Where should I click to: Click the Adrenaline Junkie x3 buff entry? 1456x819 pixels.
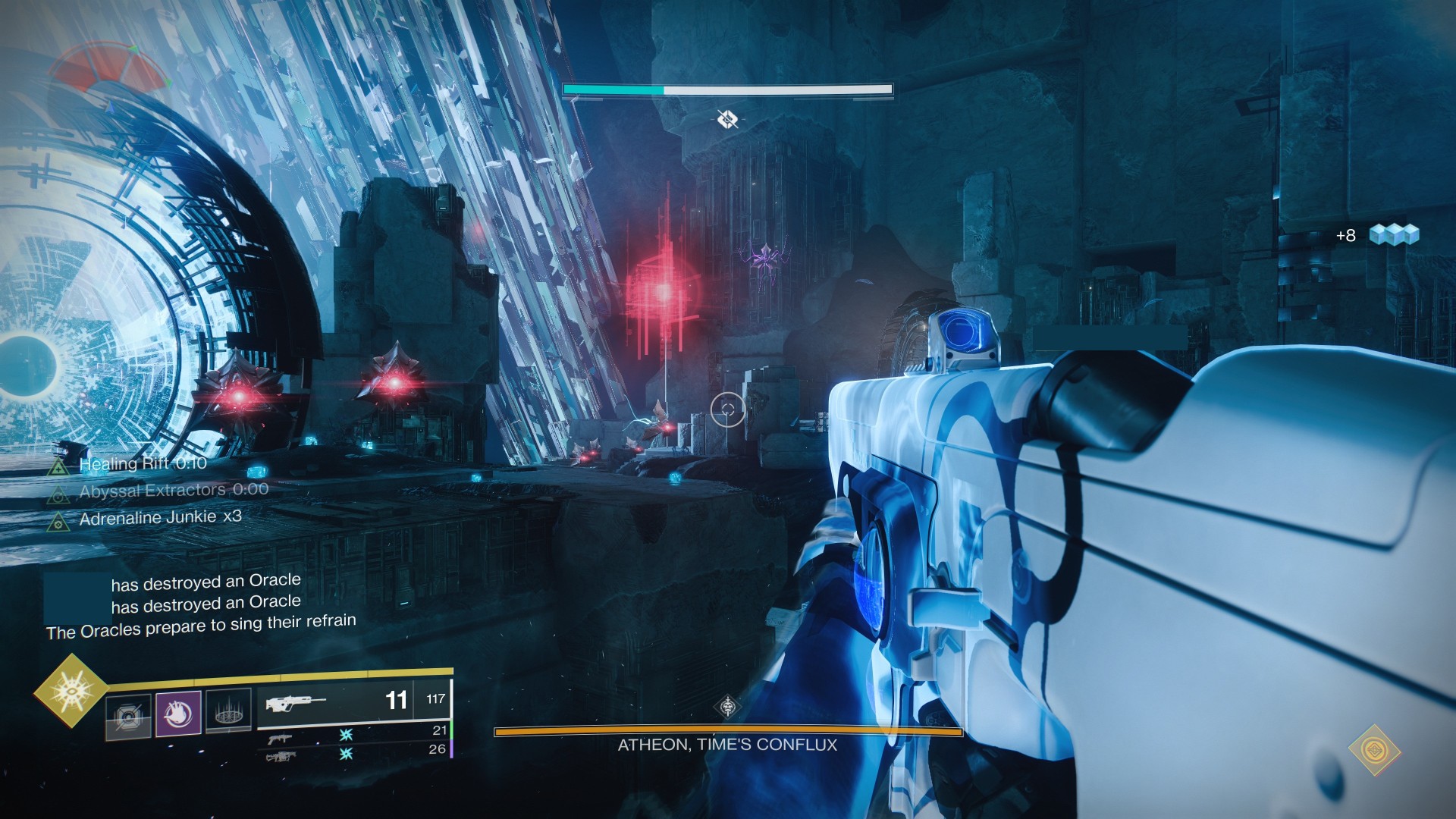(x=159, y=518)
